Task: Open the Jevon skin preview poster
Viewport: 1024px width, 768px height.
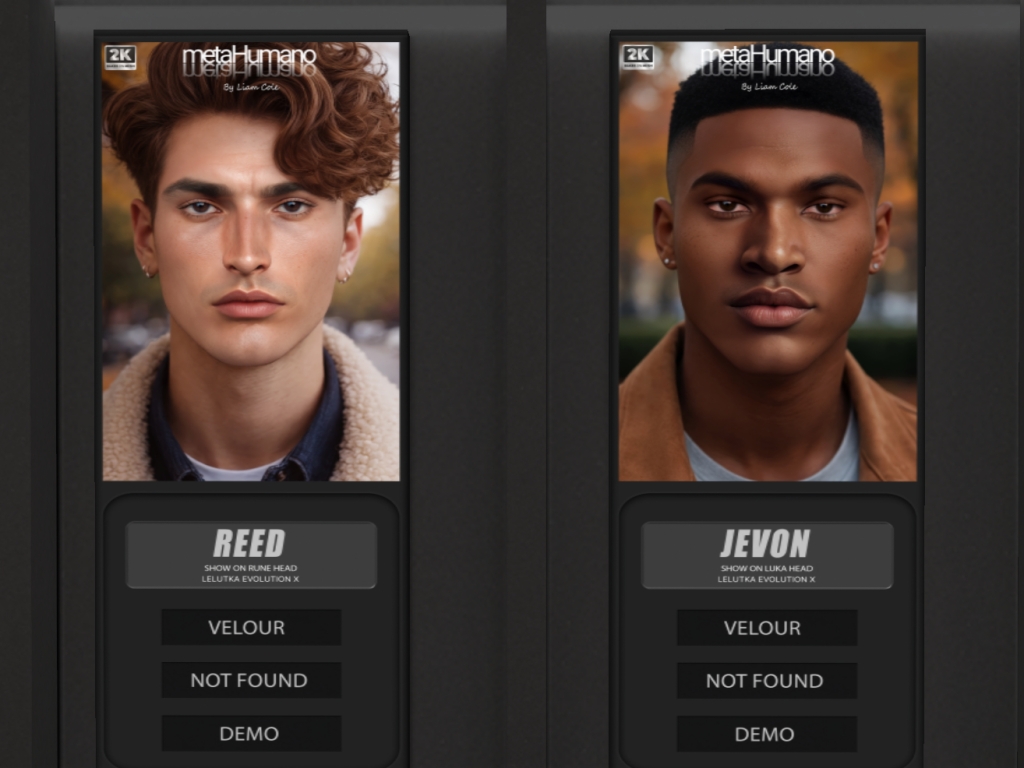Action: pyautogui.click(x=767, y=260)
